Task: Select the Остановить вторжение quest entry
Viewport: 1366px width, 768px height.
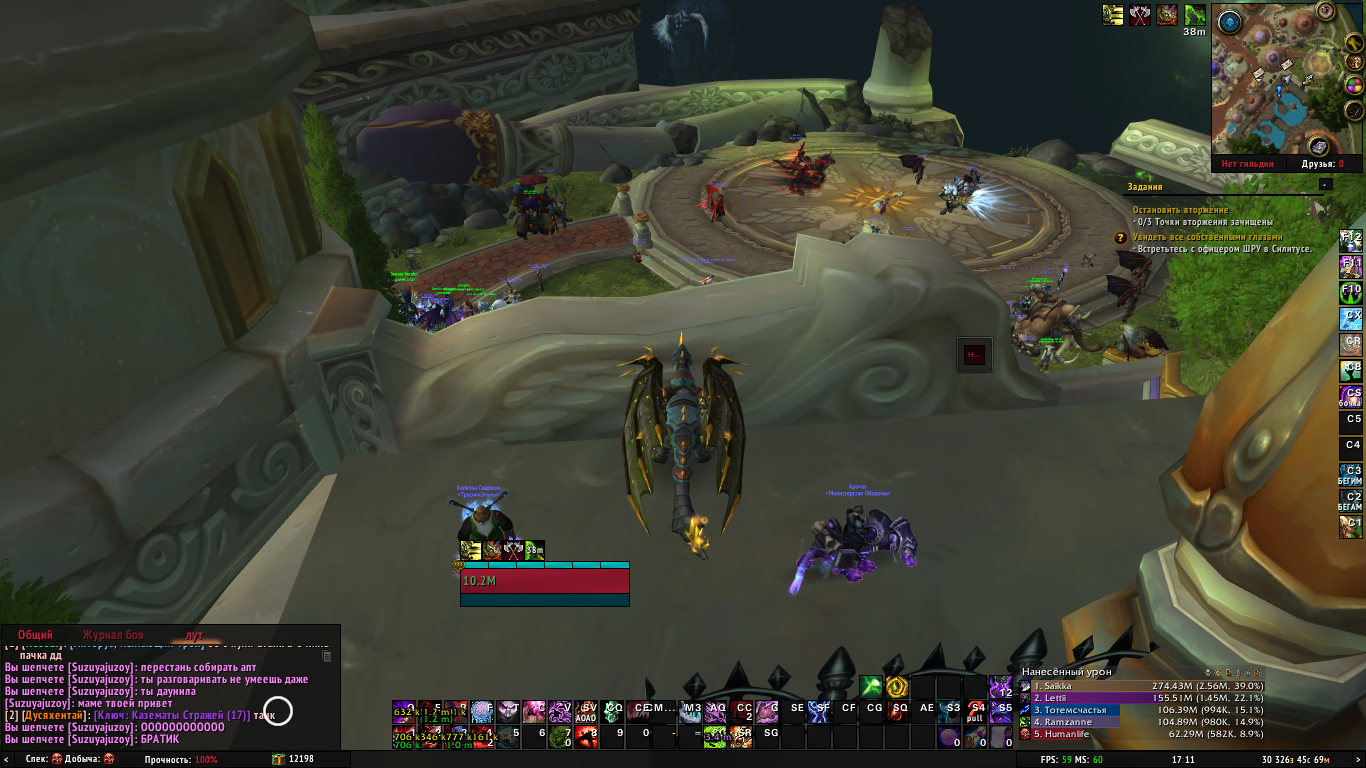Action: pyautogui.click(x=1182, y=209)
